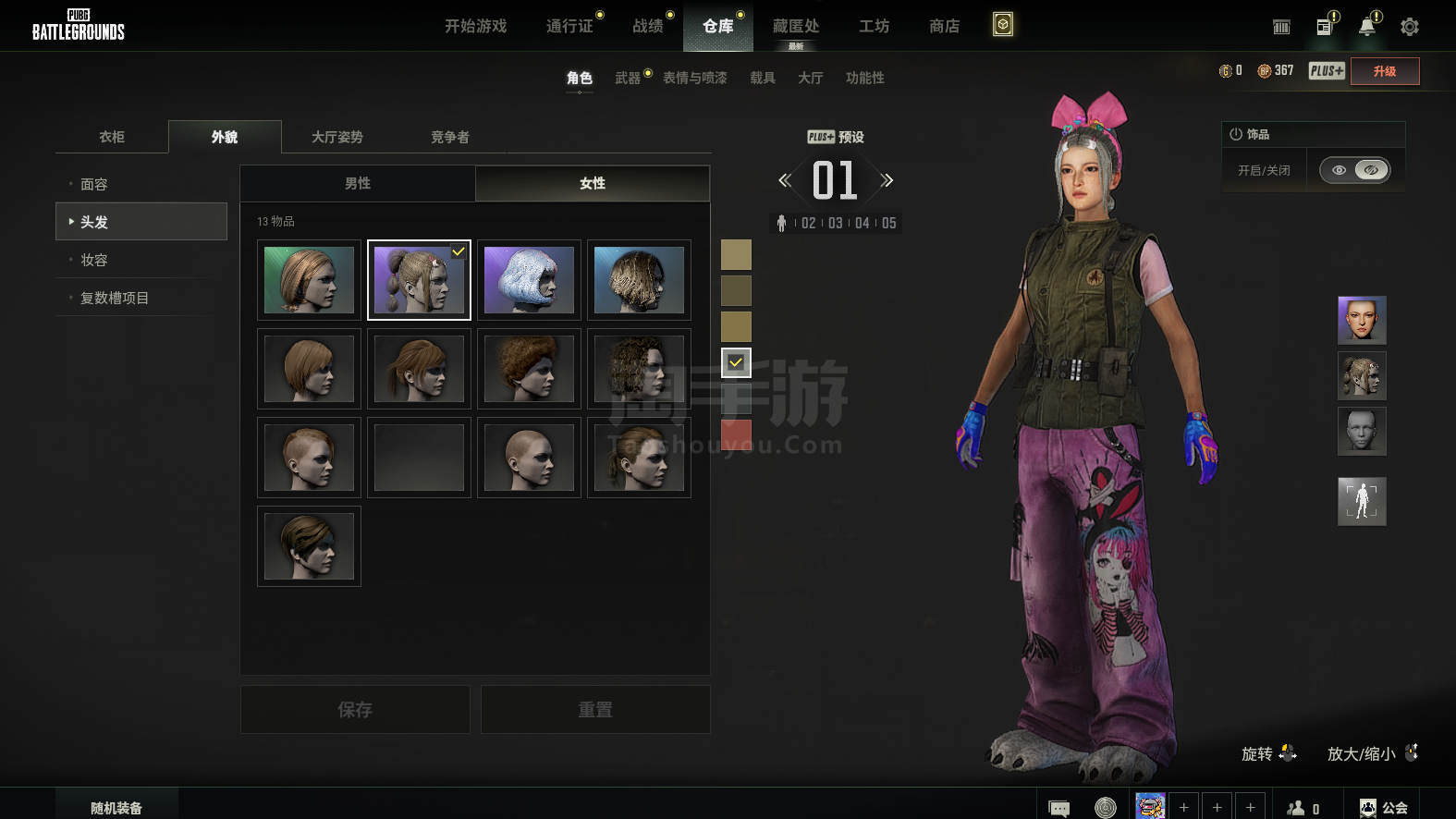Image resolution: width=1456 pixels, height=819 pixels.
Task: Open the 开始游戏 play menu
Action: coord(475,26)
